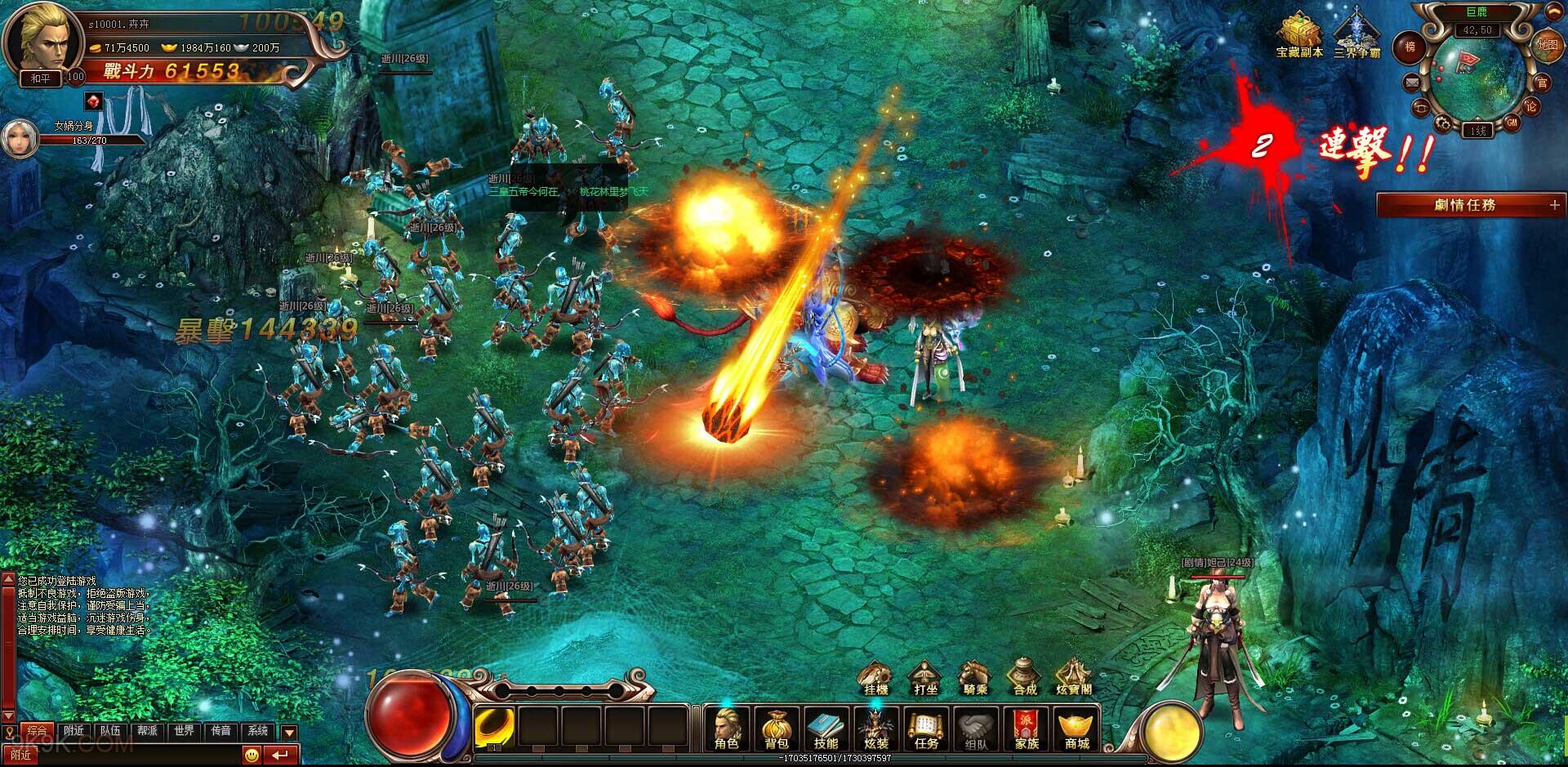Viewport: 1568px width, 767px height.
Task: Open the 任务 quest scroll
Action: 926,728
